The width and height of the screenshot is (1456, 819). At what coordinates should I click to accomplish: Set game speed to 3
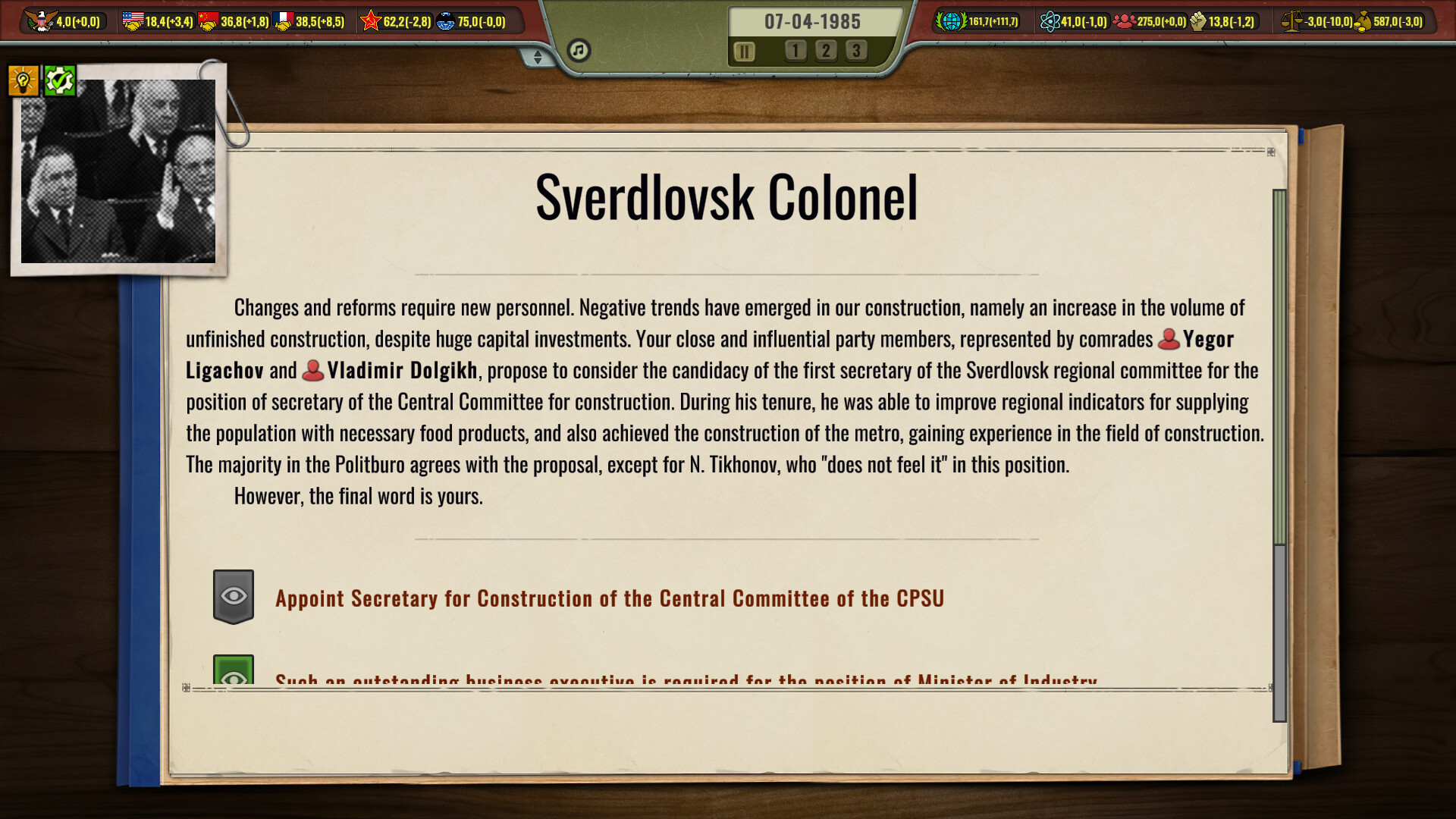(x=856, y=51)
